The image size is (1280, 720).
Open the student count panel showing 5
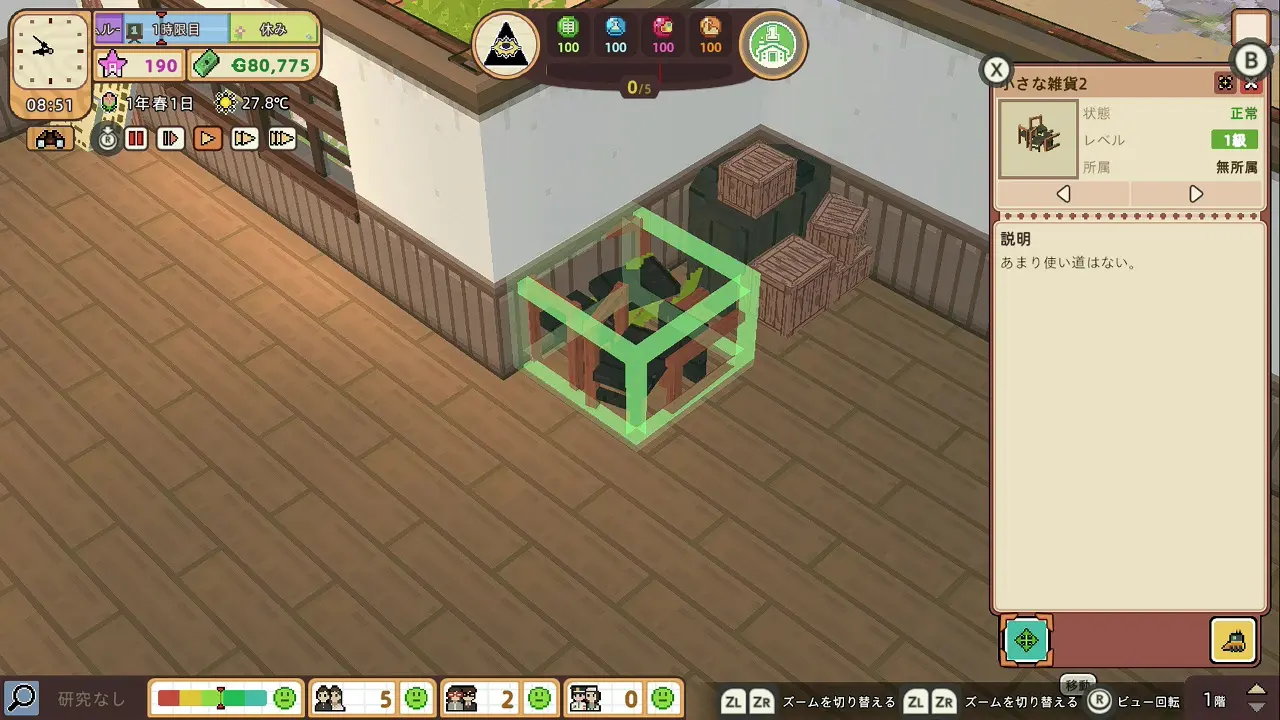370,697
